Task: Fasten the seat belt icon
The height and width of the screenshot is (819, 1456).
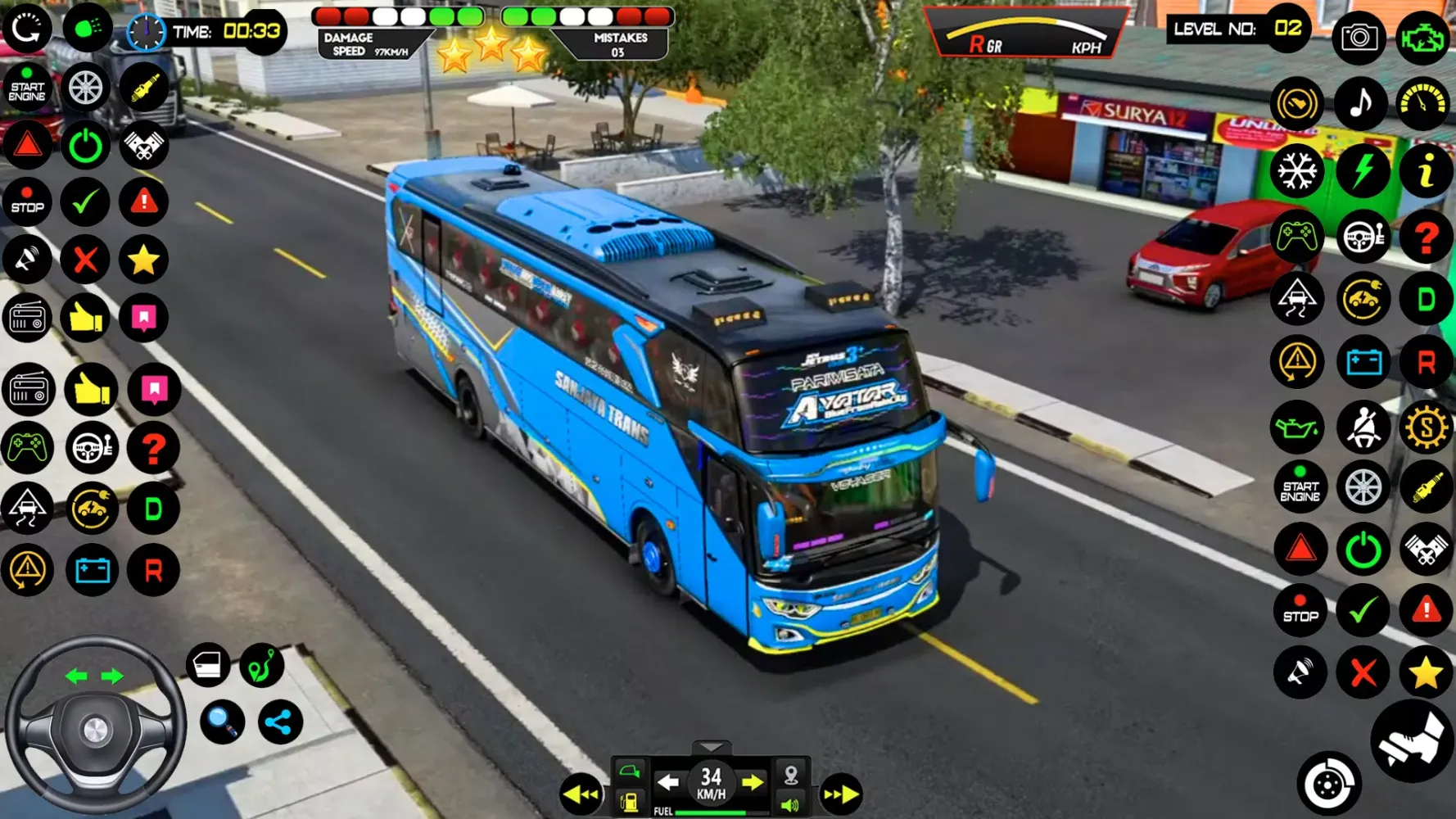Action: pyautogui.click(x=1363, y=428)
